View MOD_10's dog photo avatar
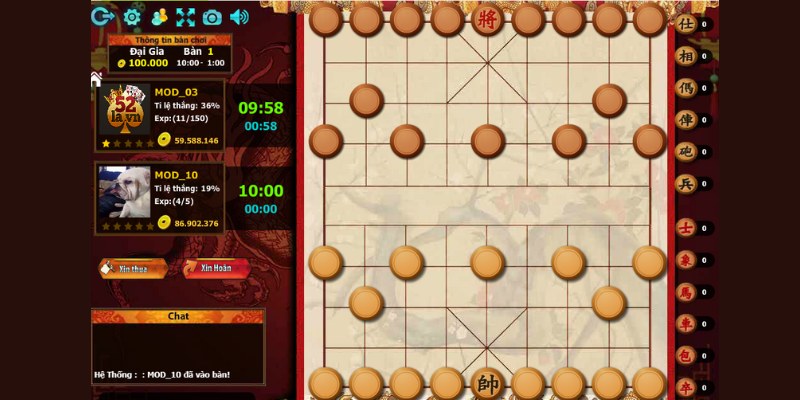The image size is (800, 400). click(125, 191)
